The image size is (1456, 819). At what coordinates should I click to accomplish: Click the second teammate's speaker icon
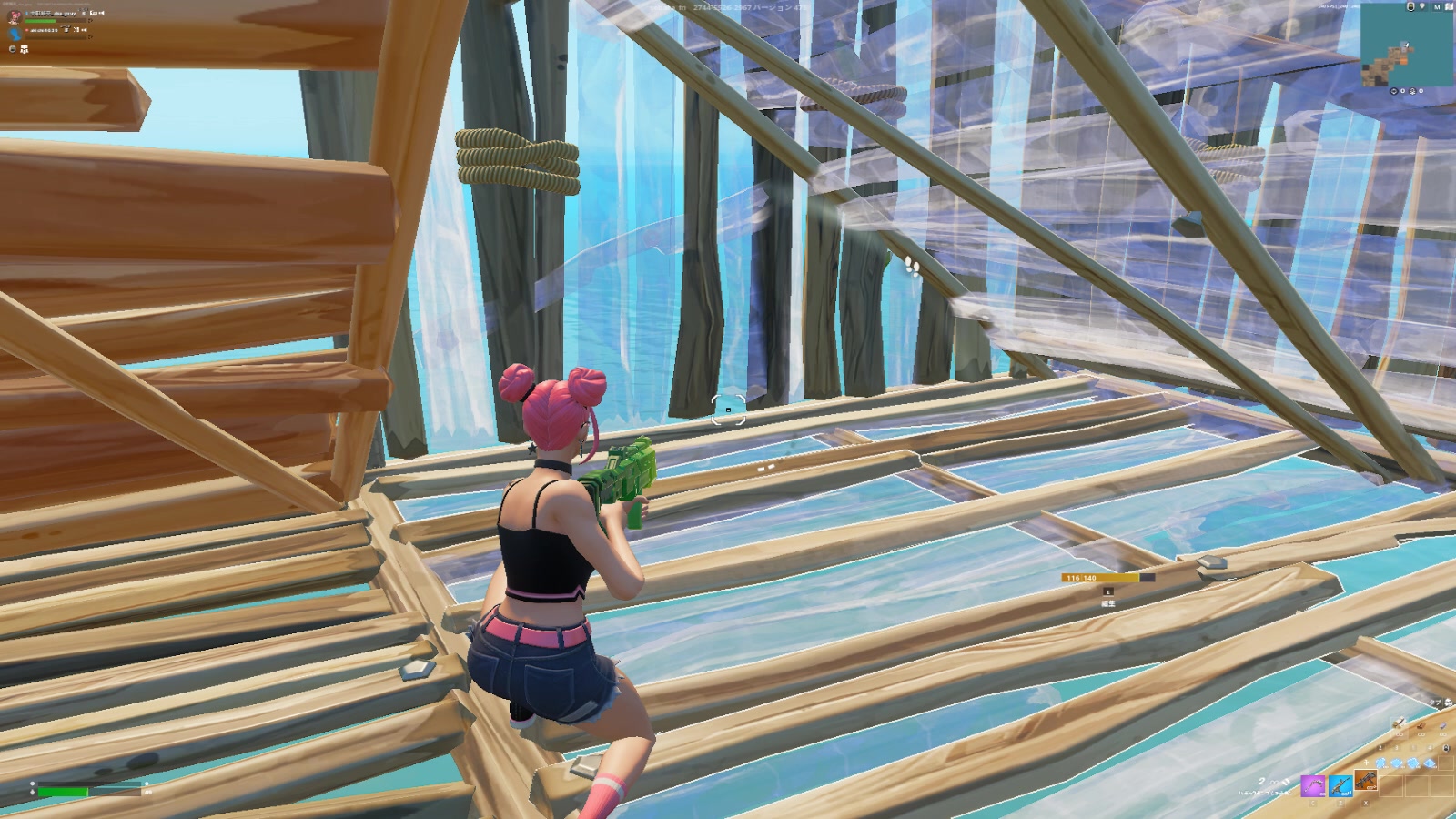tap(85, 30)
